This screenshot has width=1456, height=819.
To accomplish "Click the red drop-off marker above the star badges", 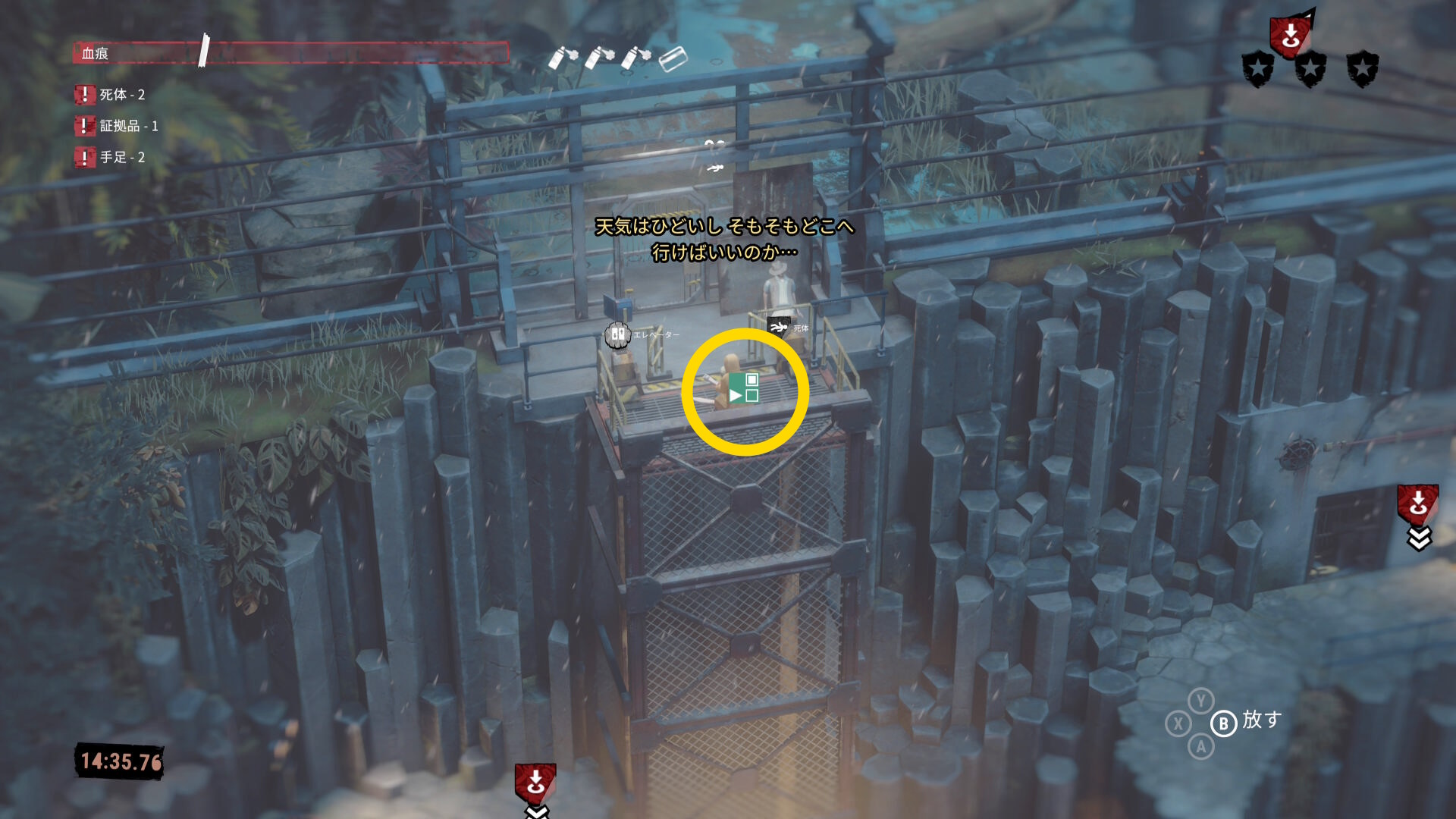I will pos(1290,35).
